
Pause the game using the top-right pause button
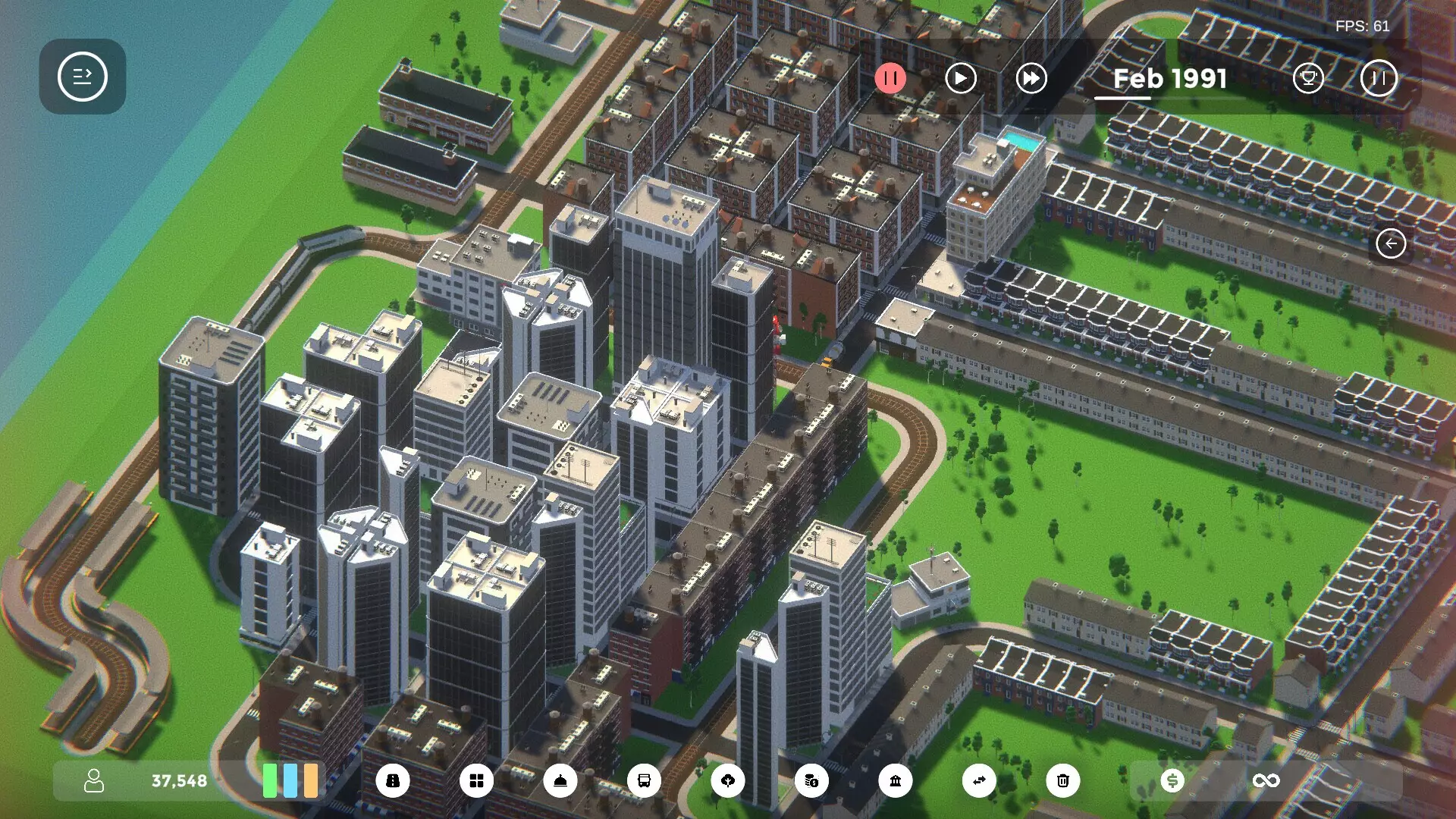coord(1379,78)
